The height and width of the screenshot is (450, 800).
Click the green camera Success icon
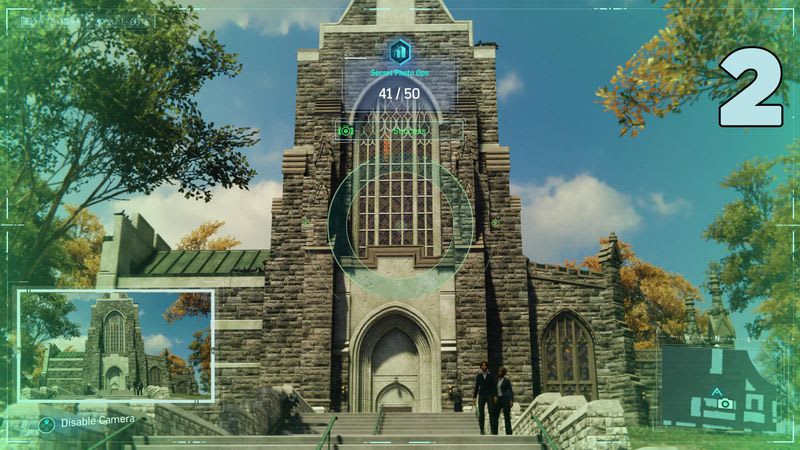pos(346,131)
